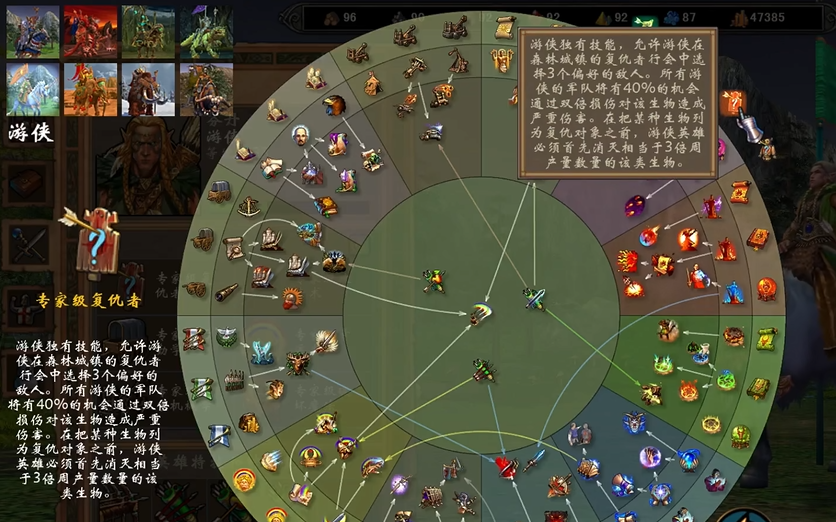
Task: Select the blue knight on horseback portrait
Action: tap(33, 31)
